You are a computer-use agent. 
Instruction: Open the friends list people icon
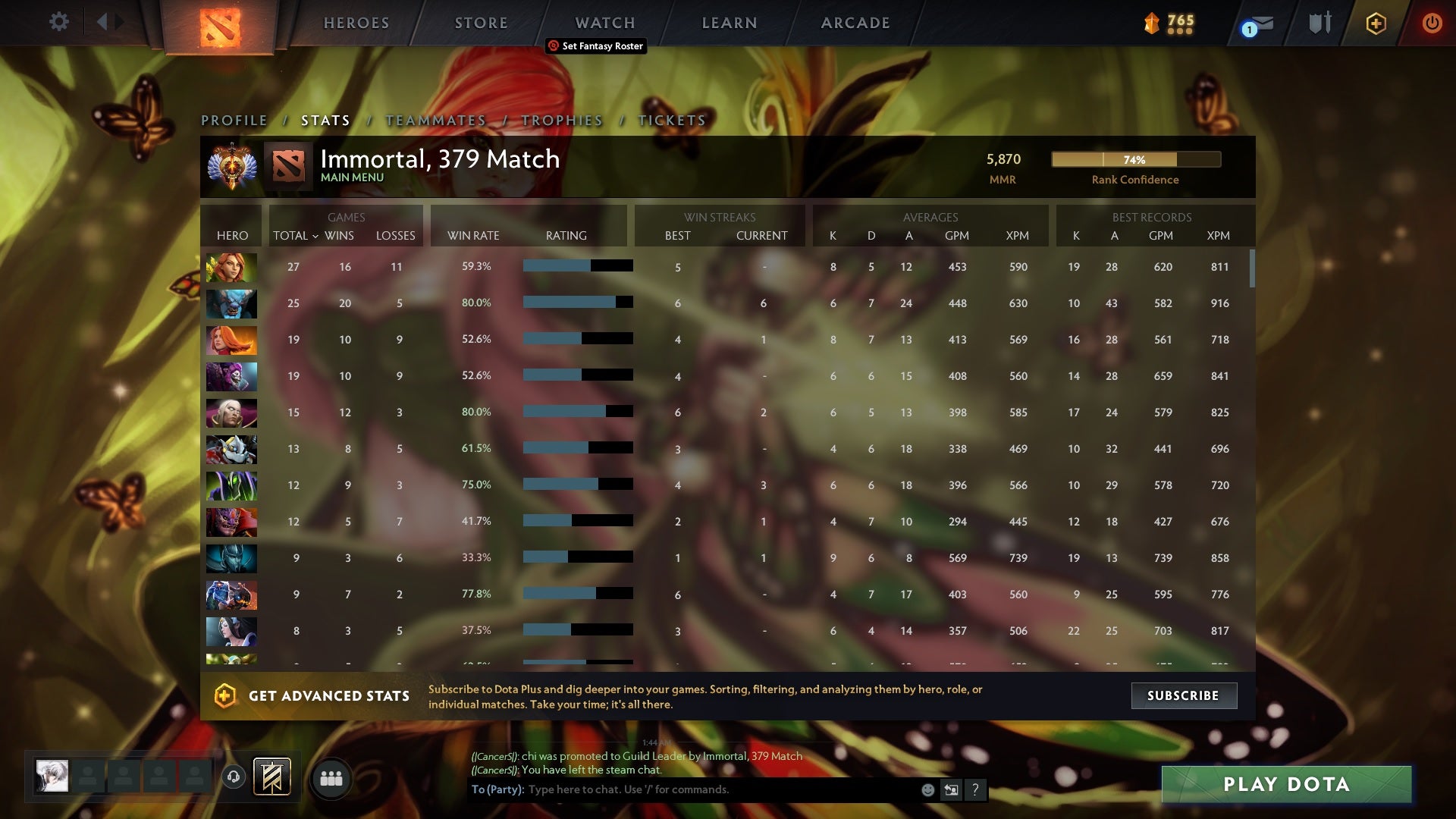point(331,777)
